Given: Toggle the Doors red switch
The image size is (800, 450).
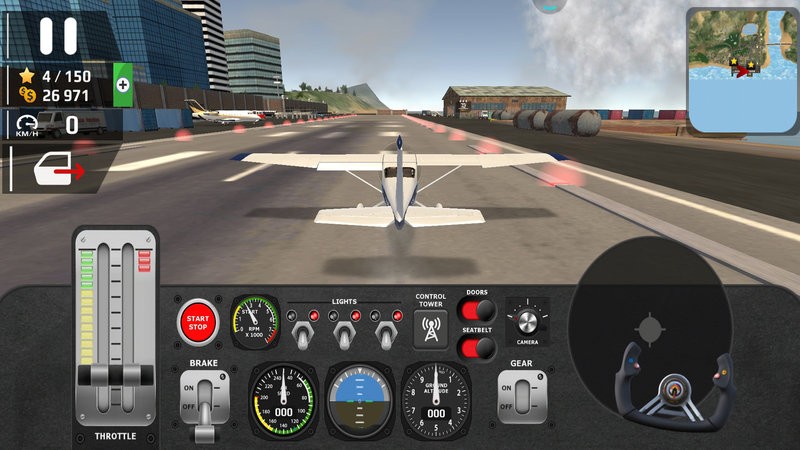Looking at the screenshot, I should [x=479, y=310].
